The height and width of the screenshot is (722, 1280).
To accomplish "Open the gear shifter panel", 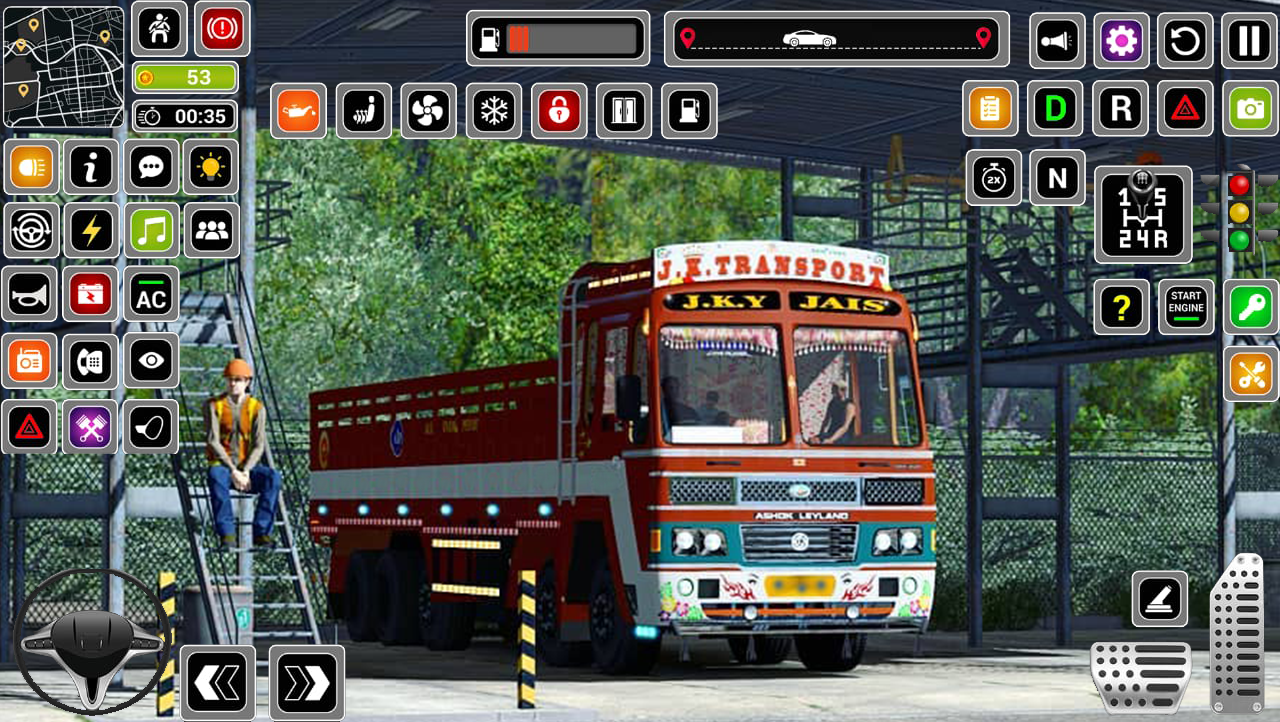I will (x=1142, y=213).
